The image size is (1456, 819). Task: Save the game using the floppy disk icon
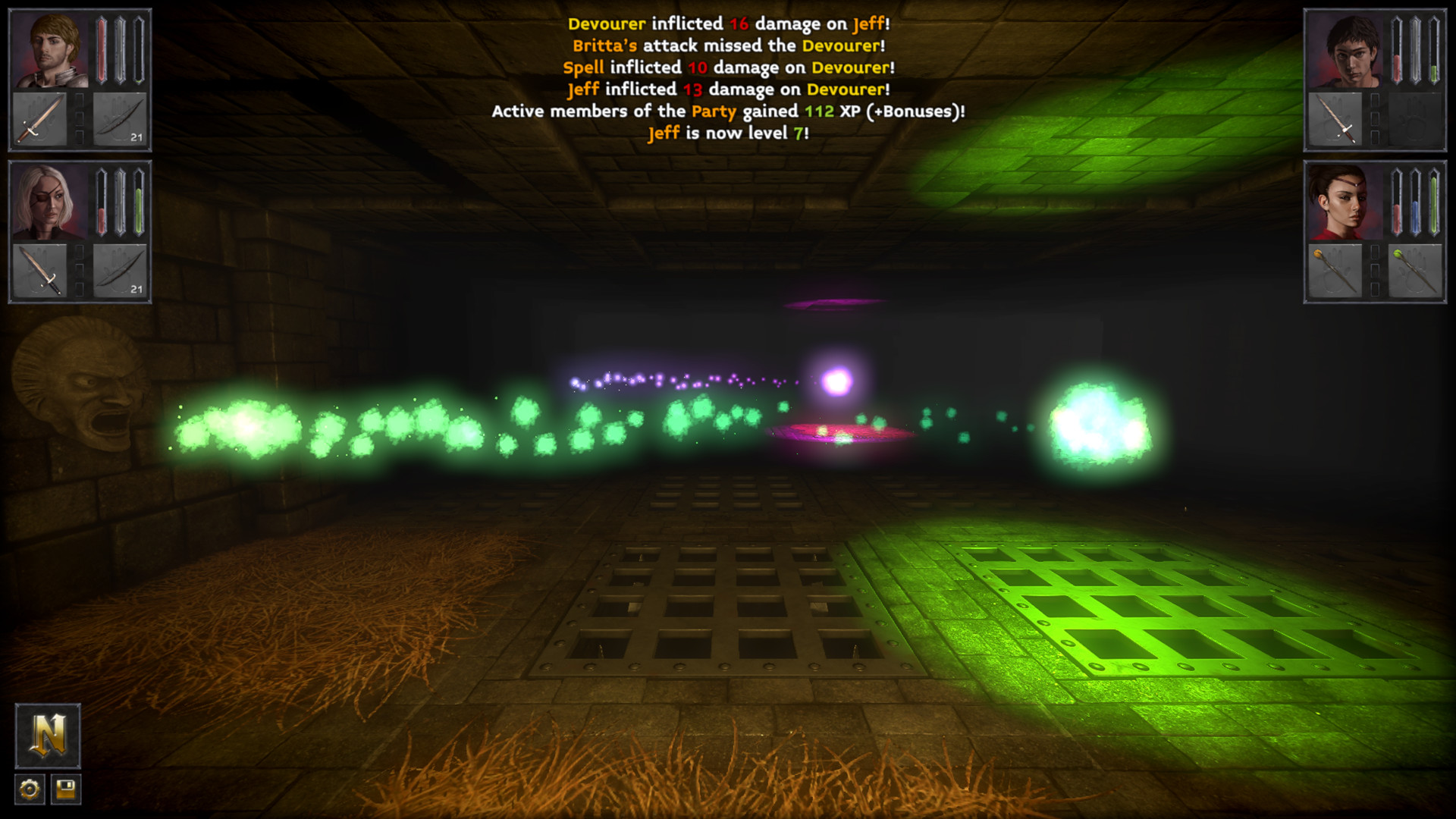(67, 789)
